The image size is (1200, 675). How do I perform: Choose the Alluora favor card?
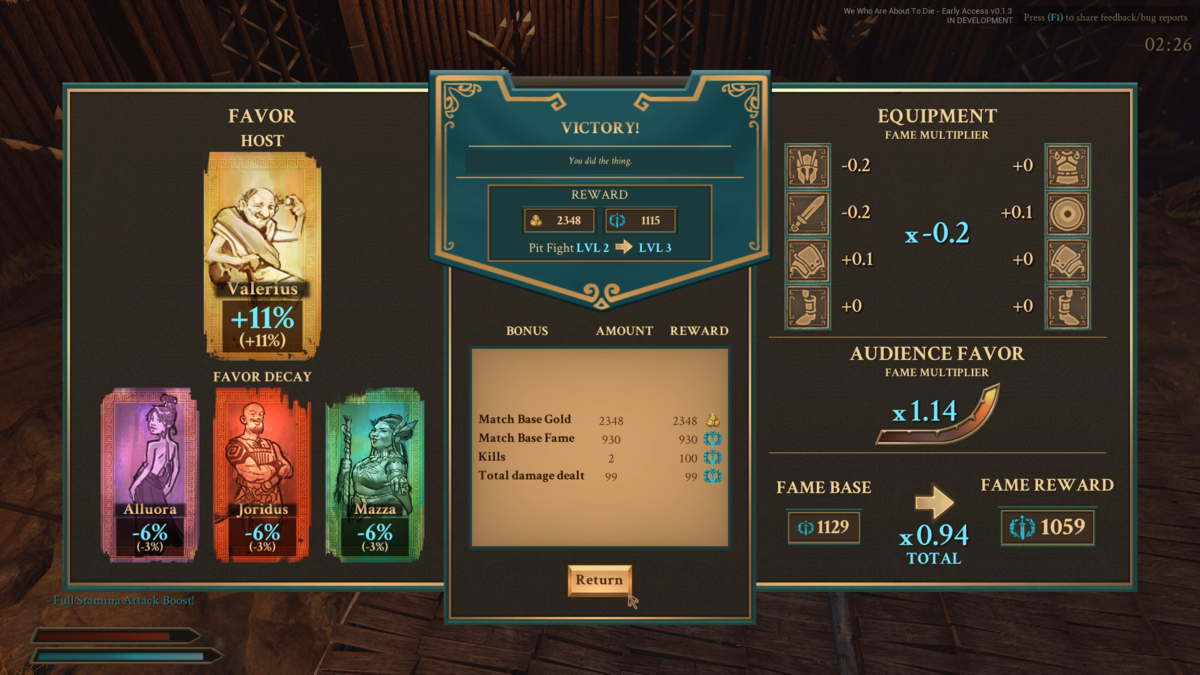tap(150, 475)
